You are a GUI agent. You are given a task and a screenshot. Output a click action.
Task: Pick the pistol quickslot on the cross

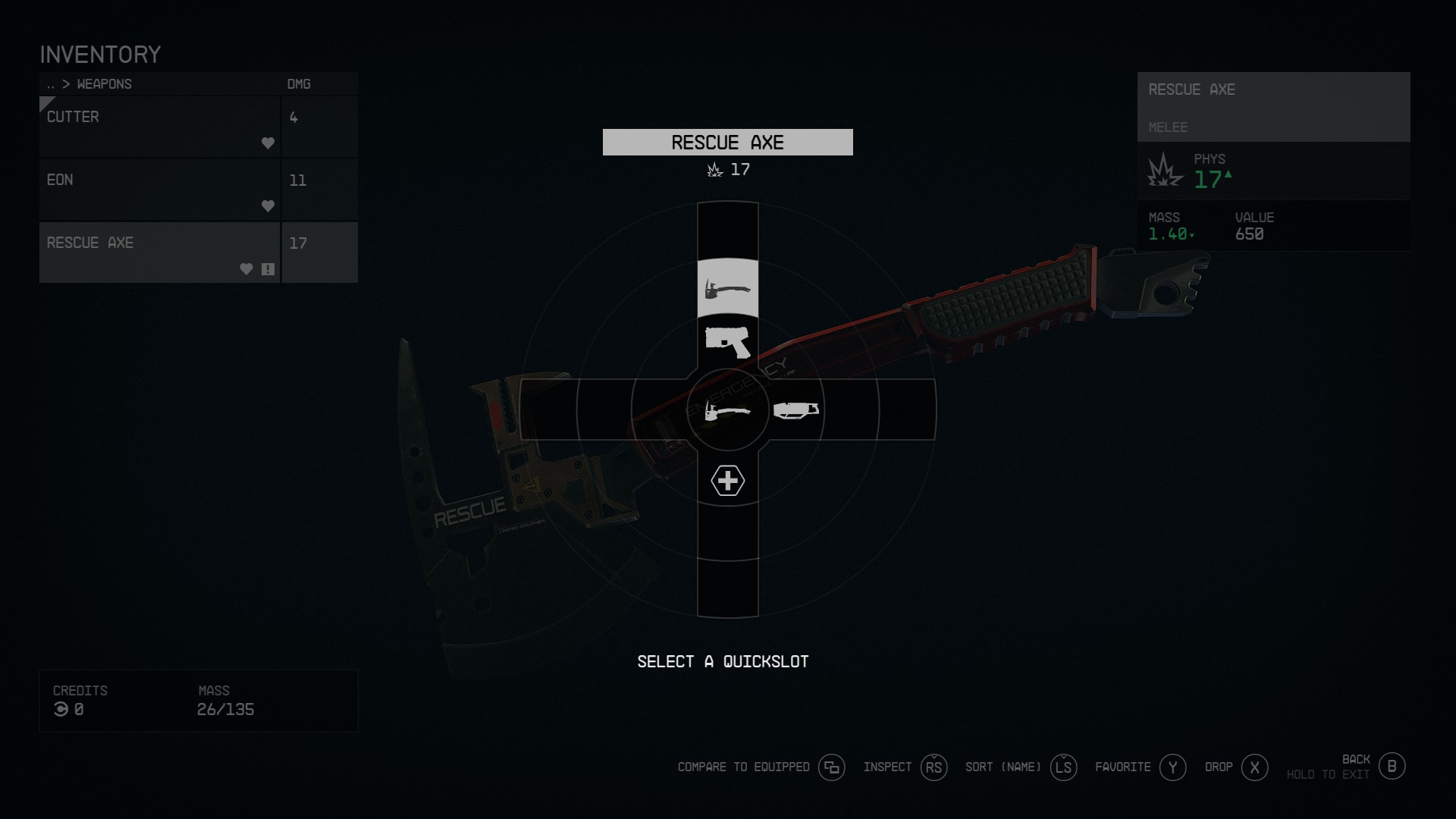[x=727, y=342]
